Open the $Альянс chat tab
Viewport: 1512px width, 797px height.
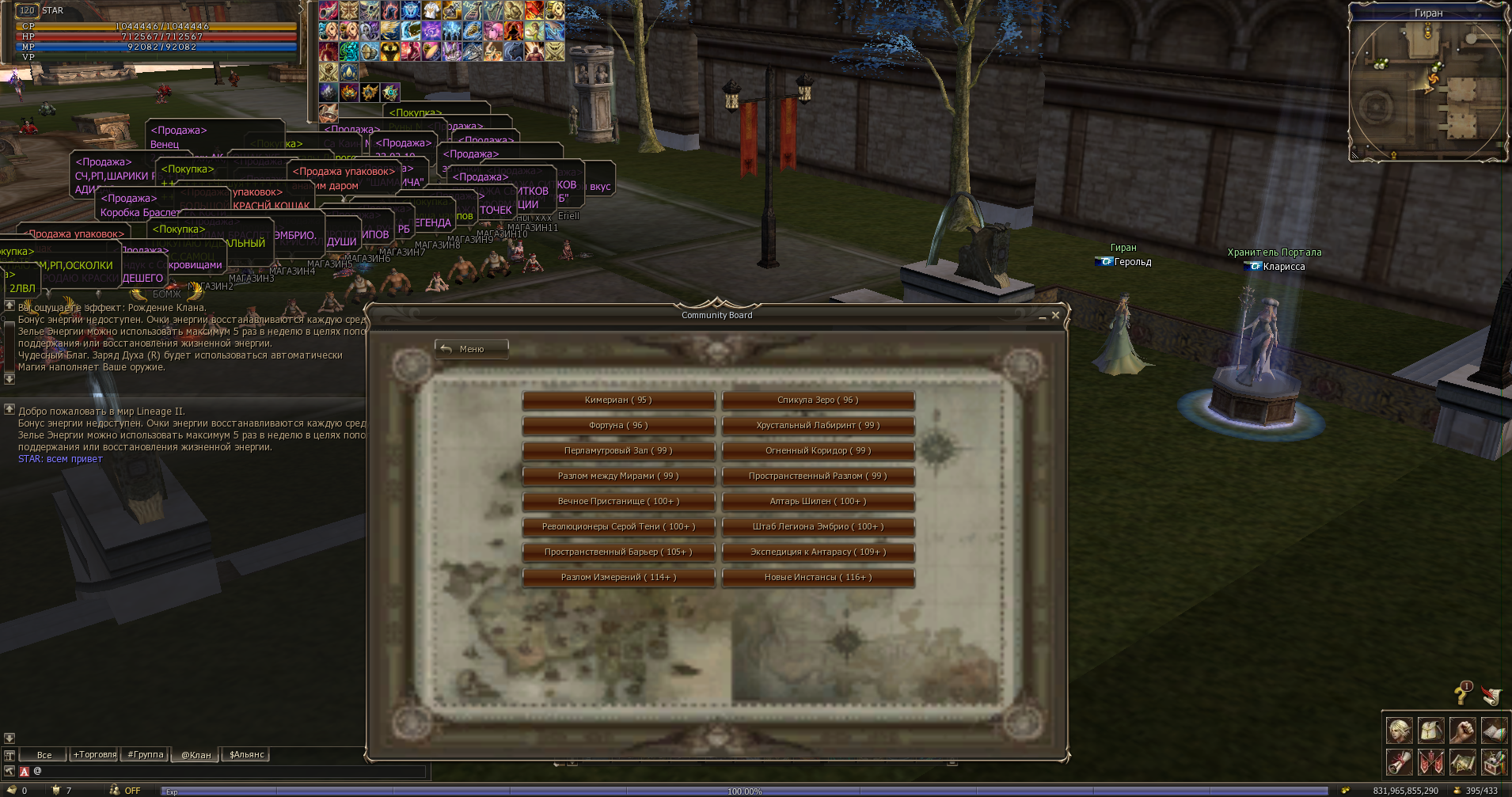click(247, 755)
